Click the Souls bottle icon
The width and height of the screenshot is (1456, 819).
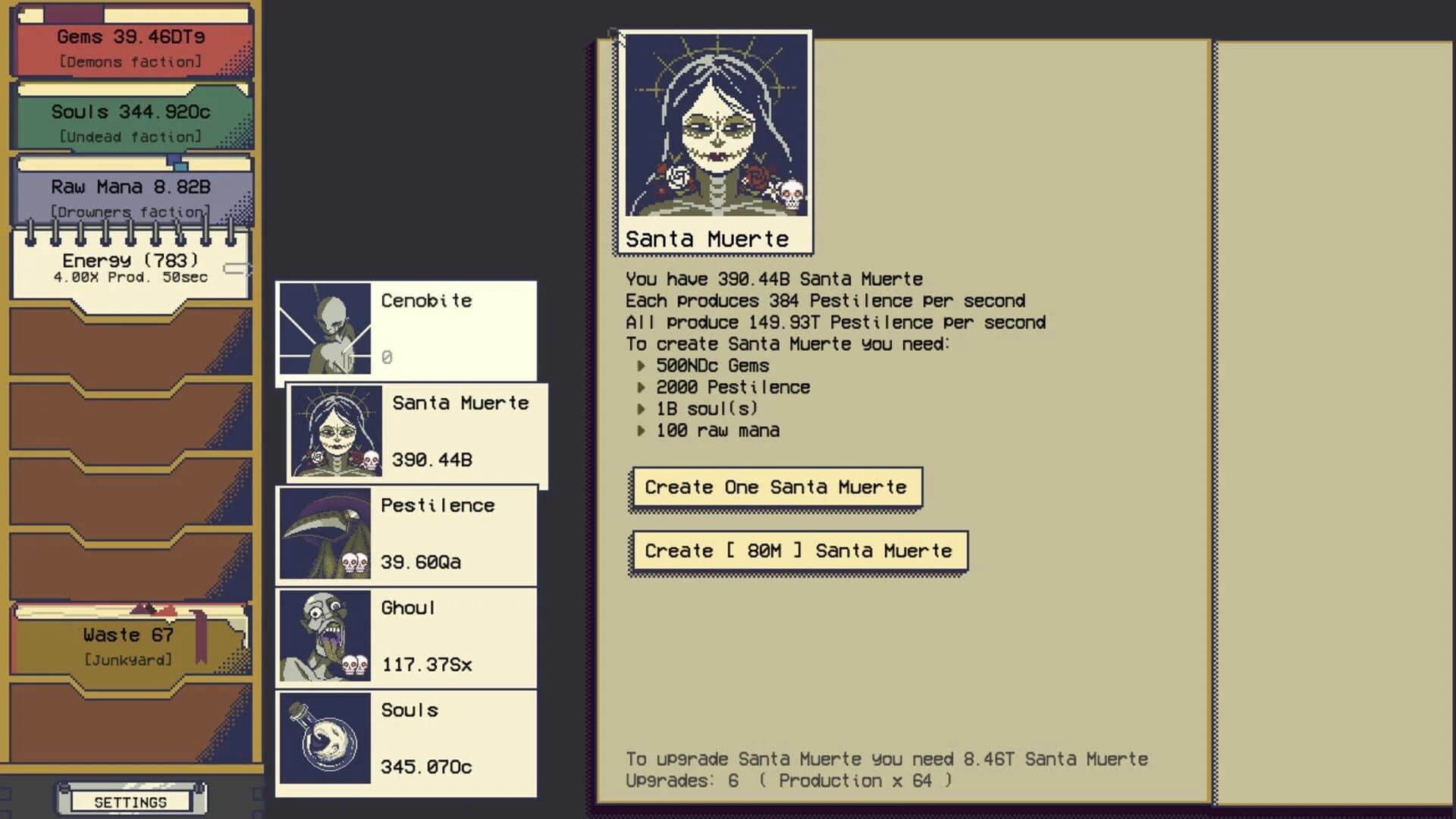(x=326, y=739)
